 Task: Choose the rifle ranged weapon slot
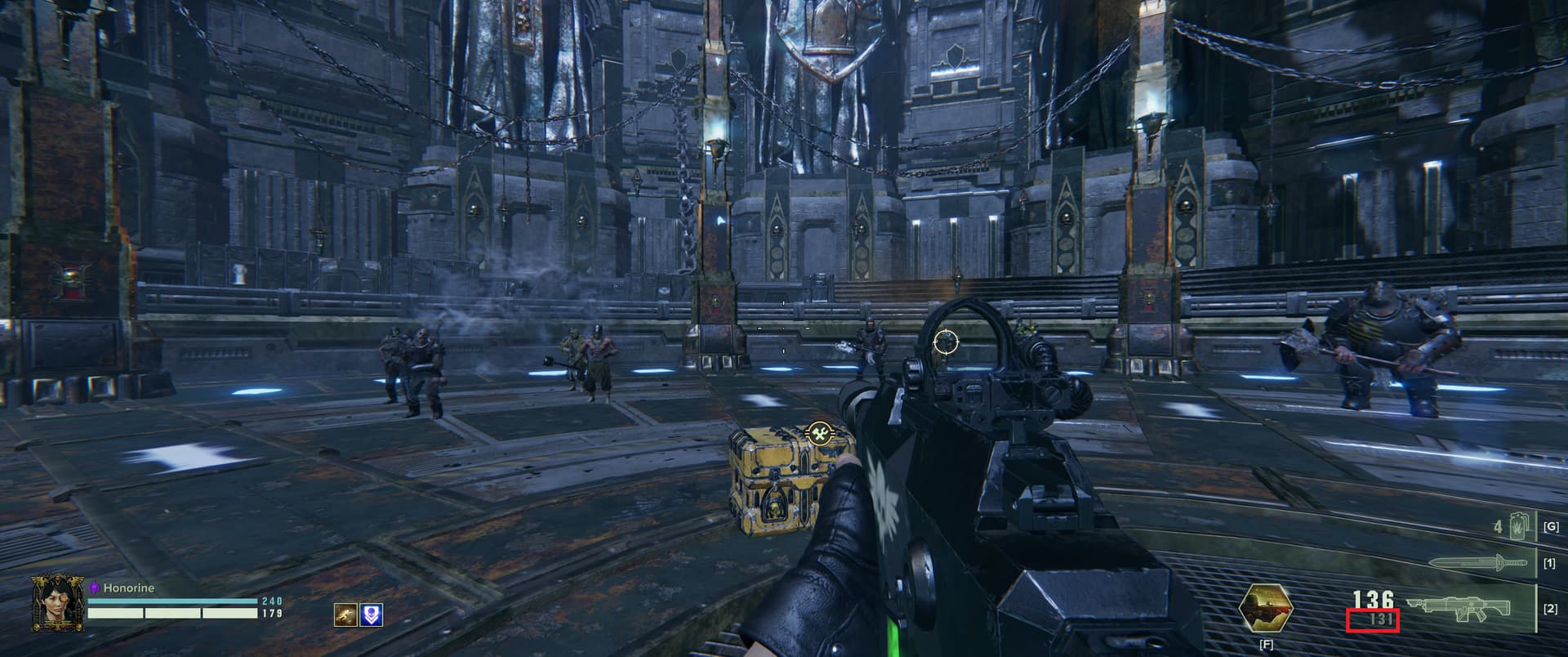[x=1470, y=609]
